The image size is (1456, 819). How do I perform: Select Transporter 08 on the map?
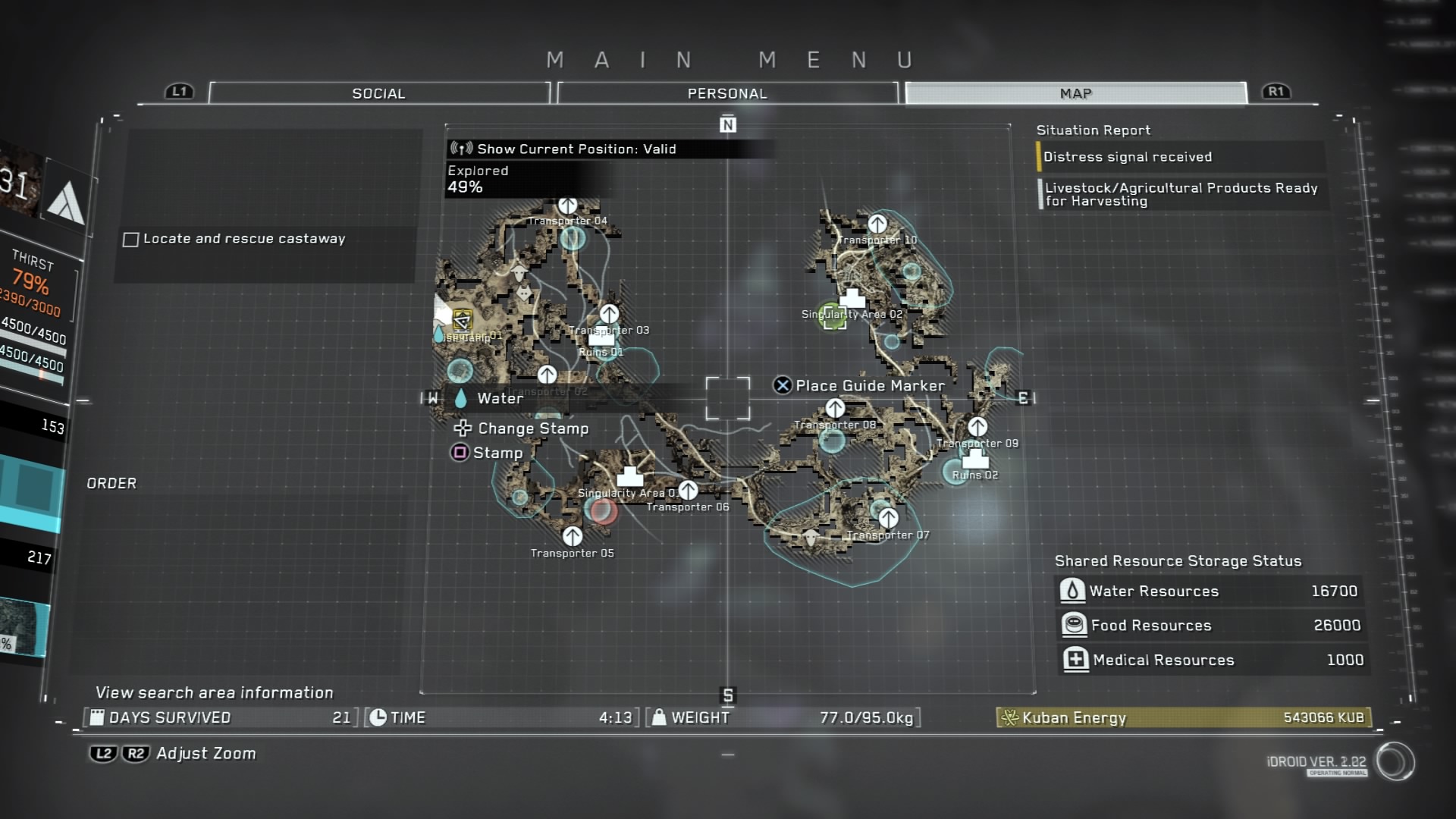point(835,409)
